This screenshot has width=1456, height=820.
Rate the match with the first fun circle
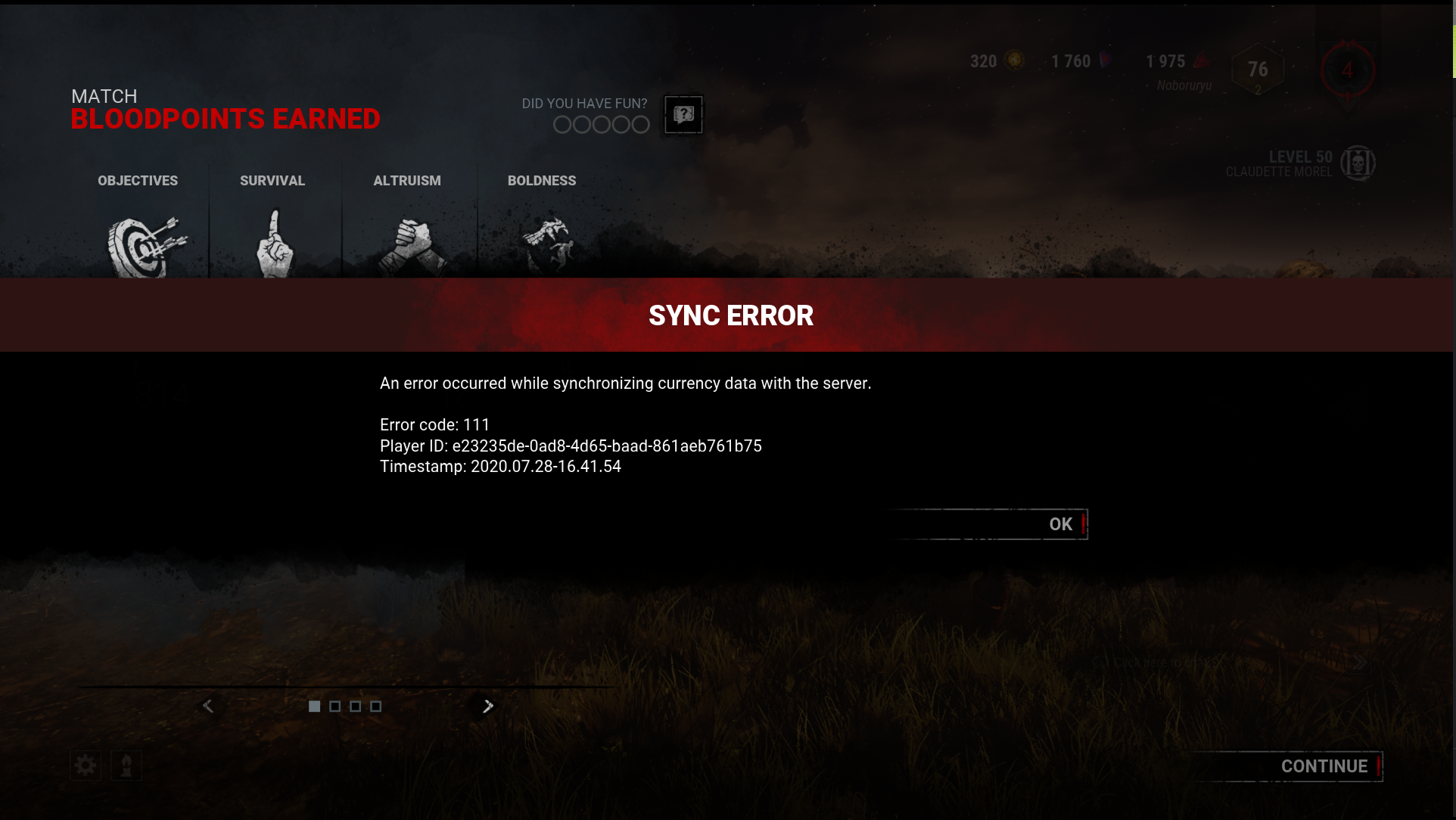tap(562, 124)
